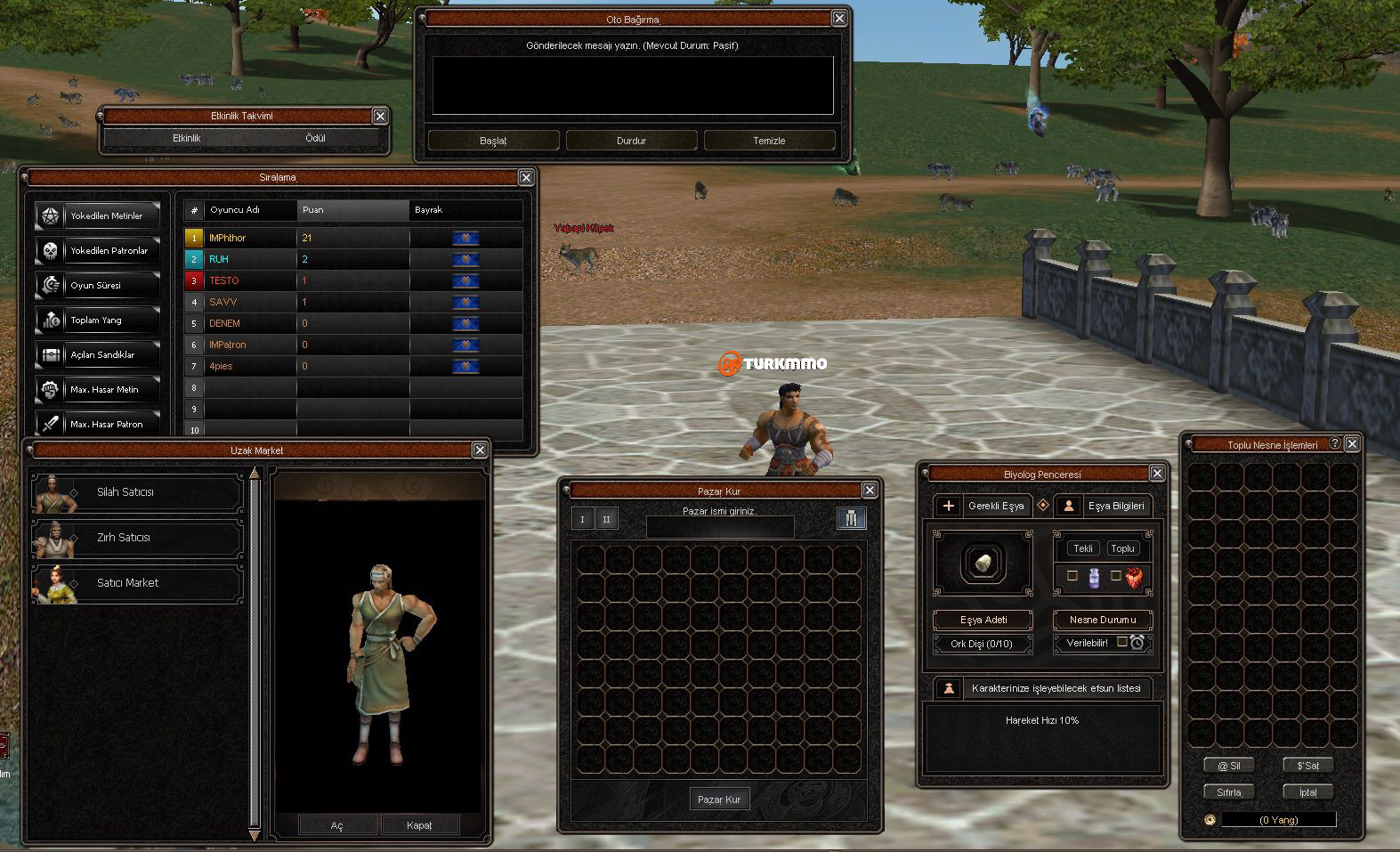Open the Gerekli Eşya tab
The image size is (1400, 852).
click(x=983, y=506)
